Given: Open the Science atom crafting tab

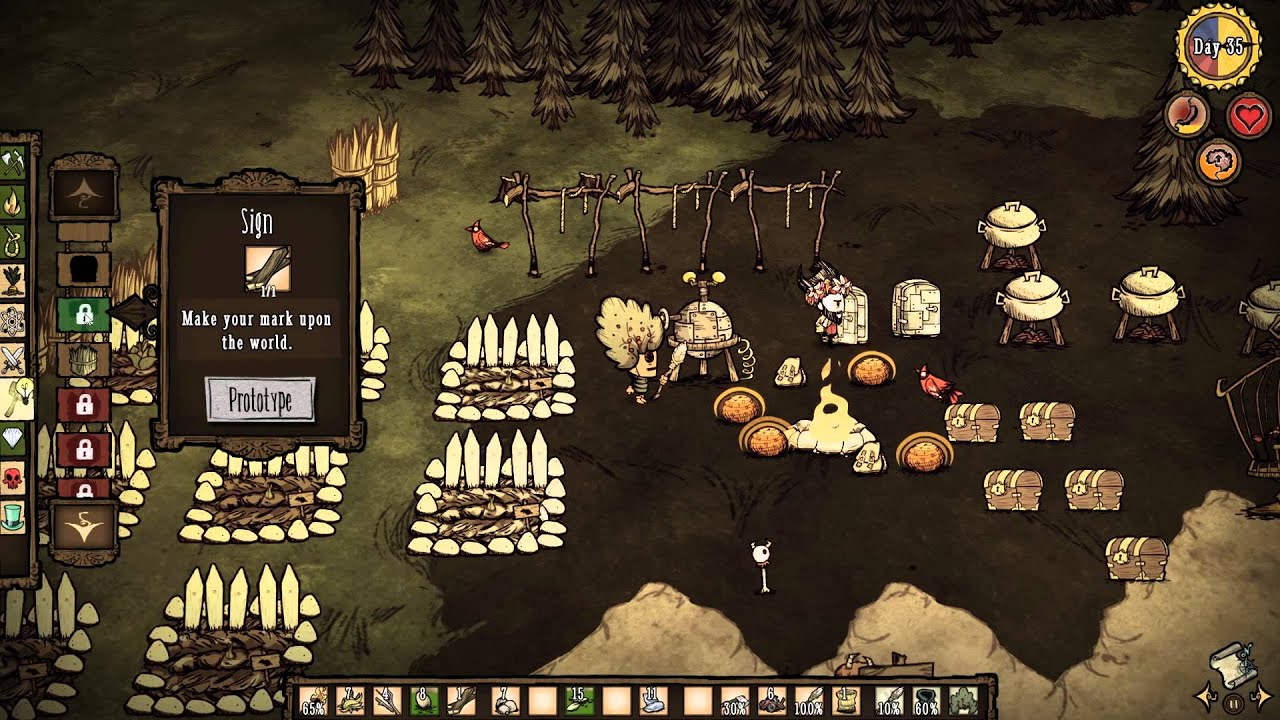Looking at the screenshot, I should (13, 320).
